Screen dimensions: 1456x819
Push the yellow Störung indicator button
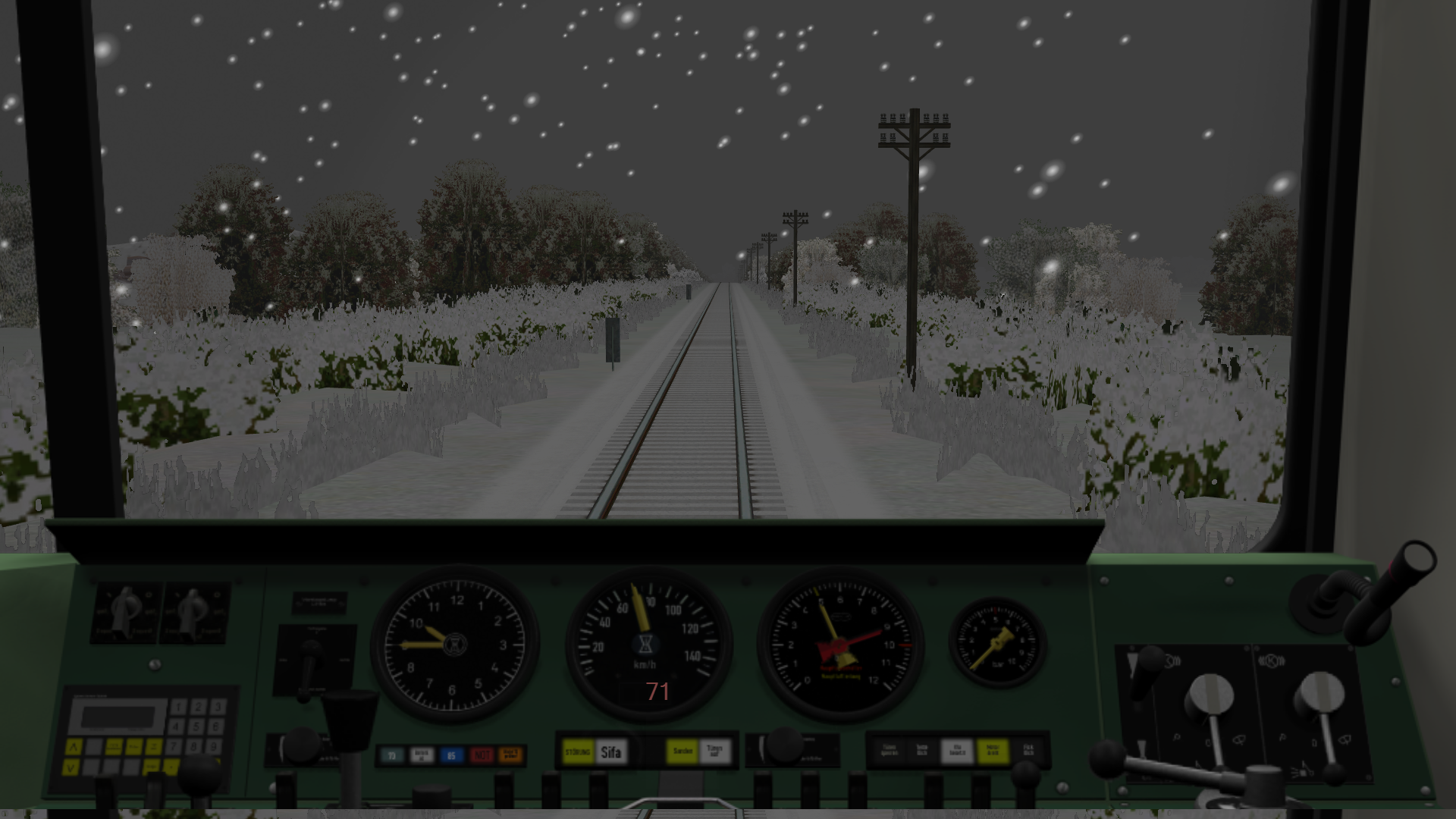coord(578,752)
